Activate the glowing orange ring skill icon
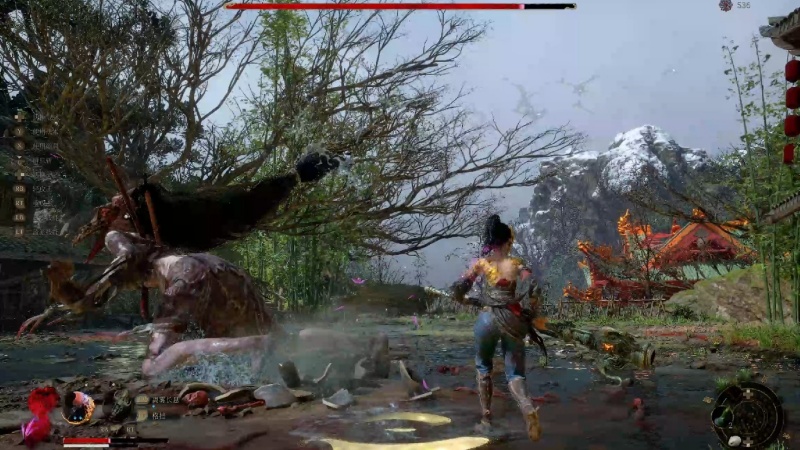Viewport: 800px width, 450px height. click(x=79, y=406)
